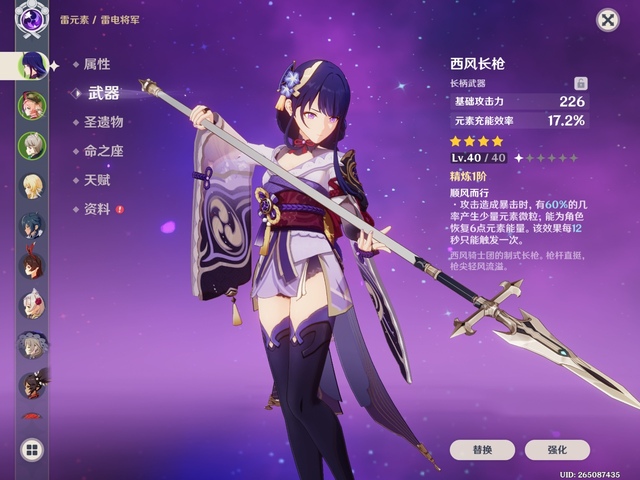Select the 武器 weapon menu entry
This screenshot has width=640, height=480.
(x=103, y=93)
